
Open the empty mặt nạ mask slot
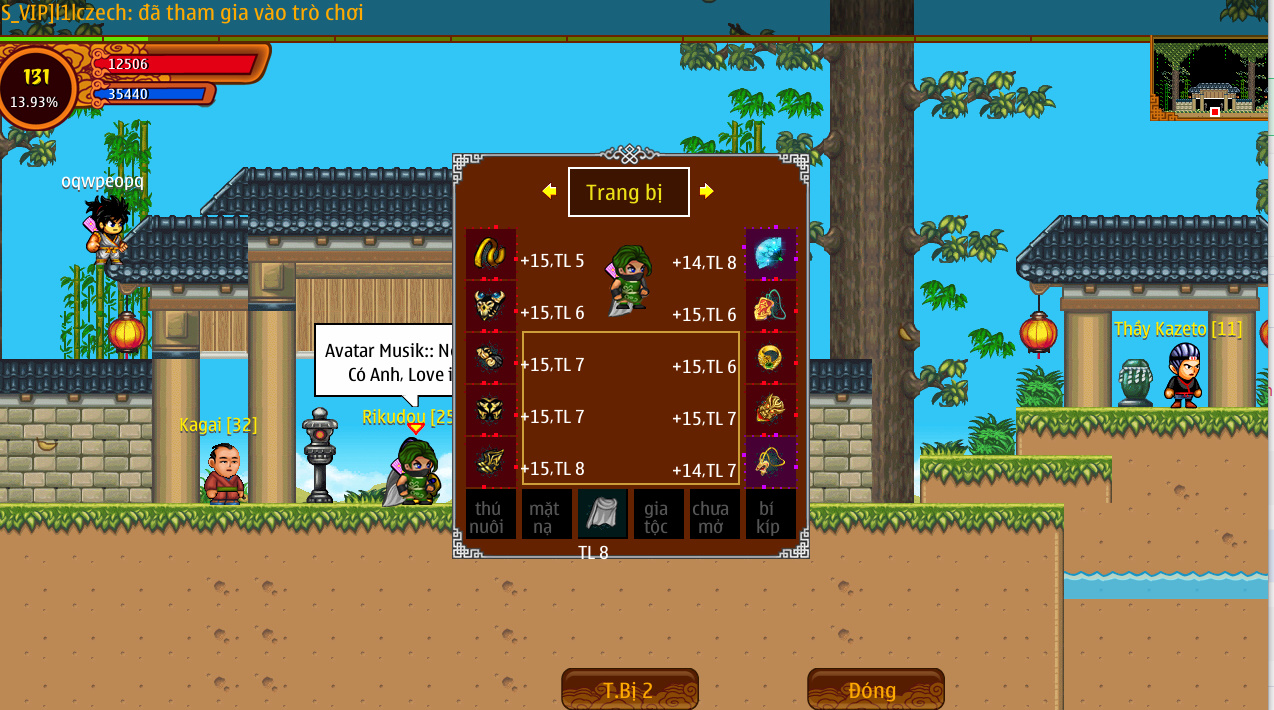546,514
